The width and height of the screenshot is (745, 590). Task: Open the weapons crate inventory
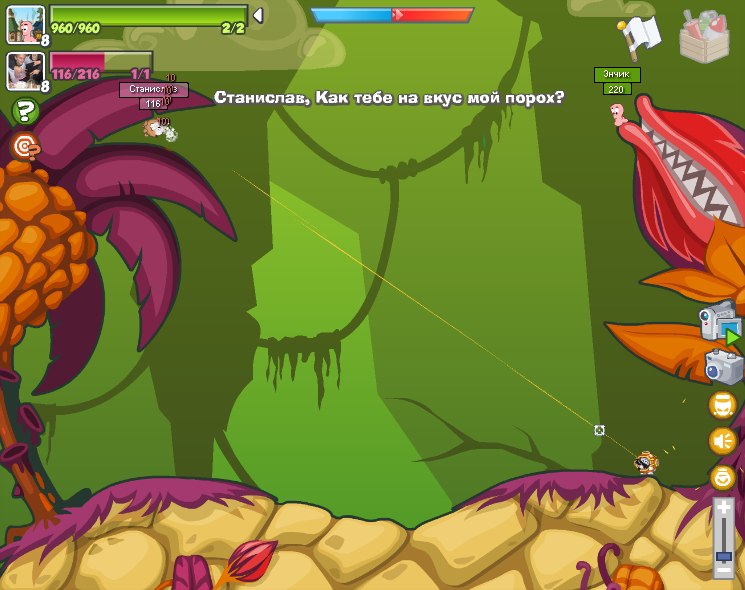704,36
